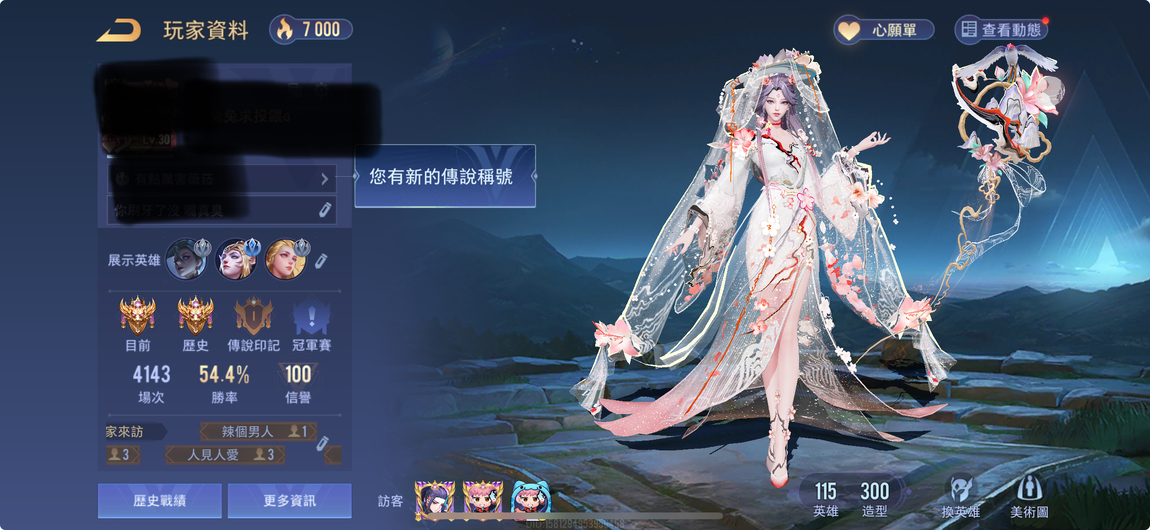1150x530 pixels.
Task: View activity feed via 查看動態
Action: (1000, 30)
